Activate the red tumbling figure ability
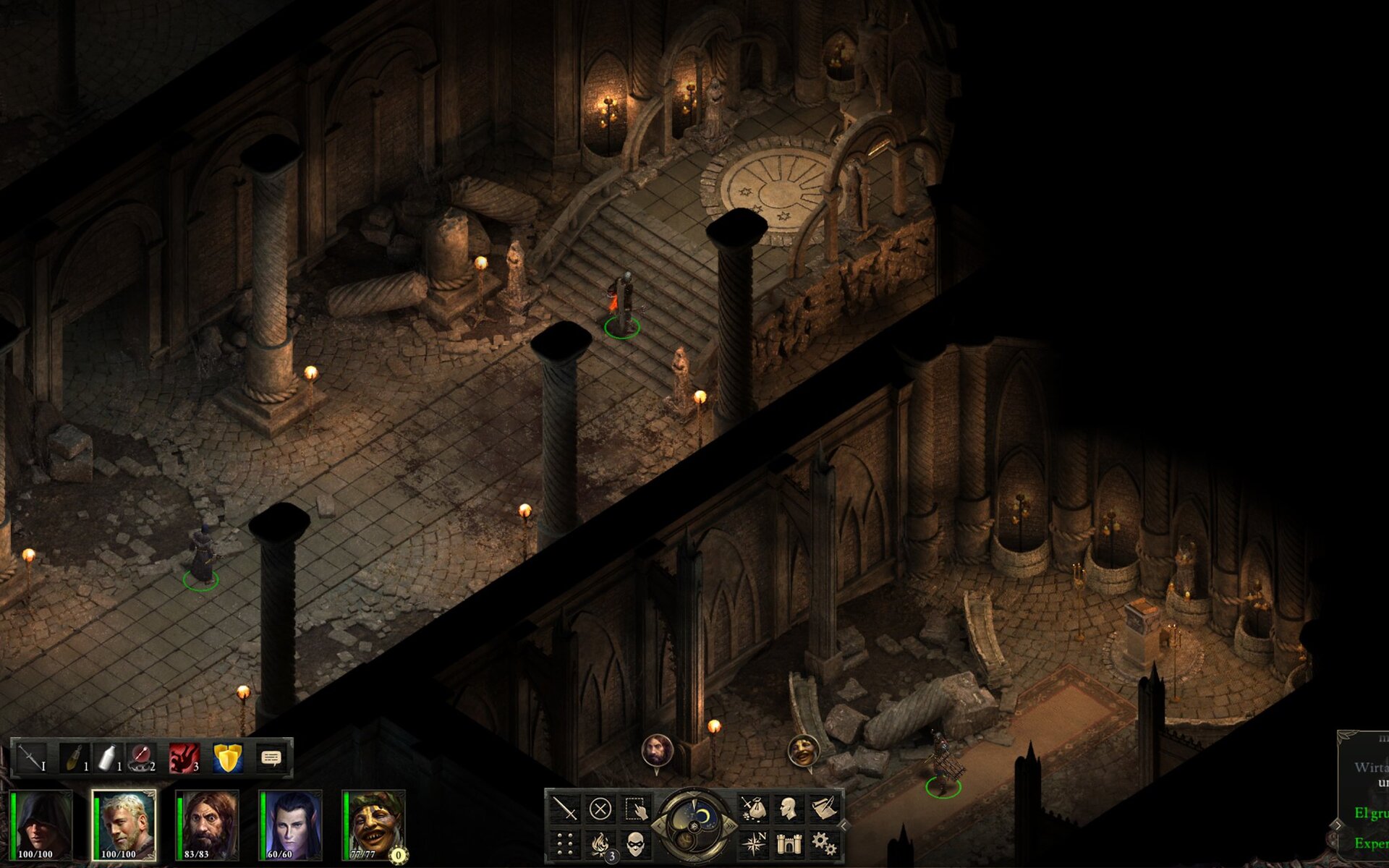 pyautogui.click(x=184, y=758)
